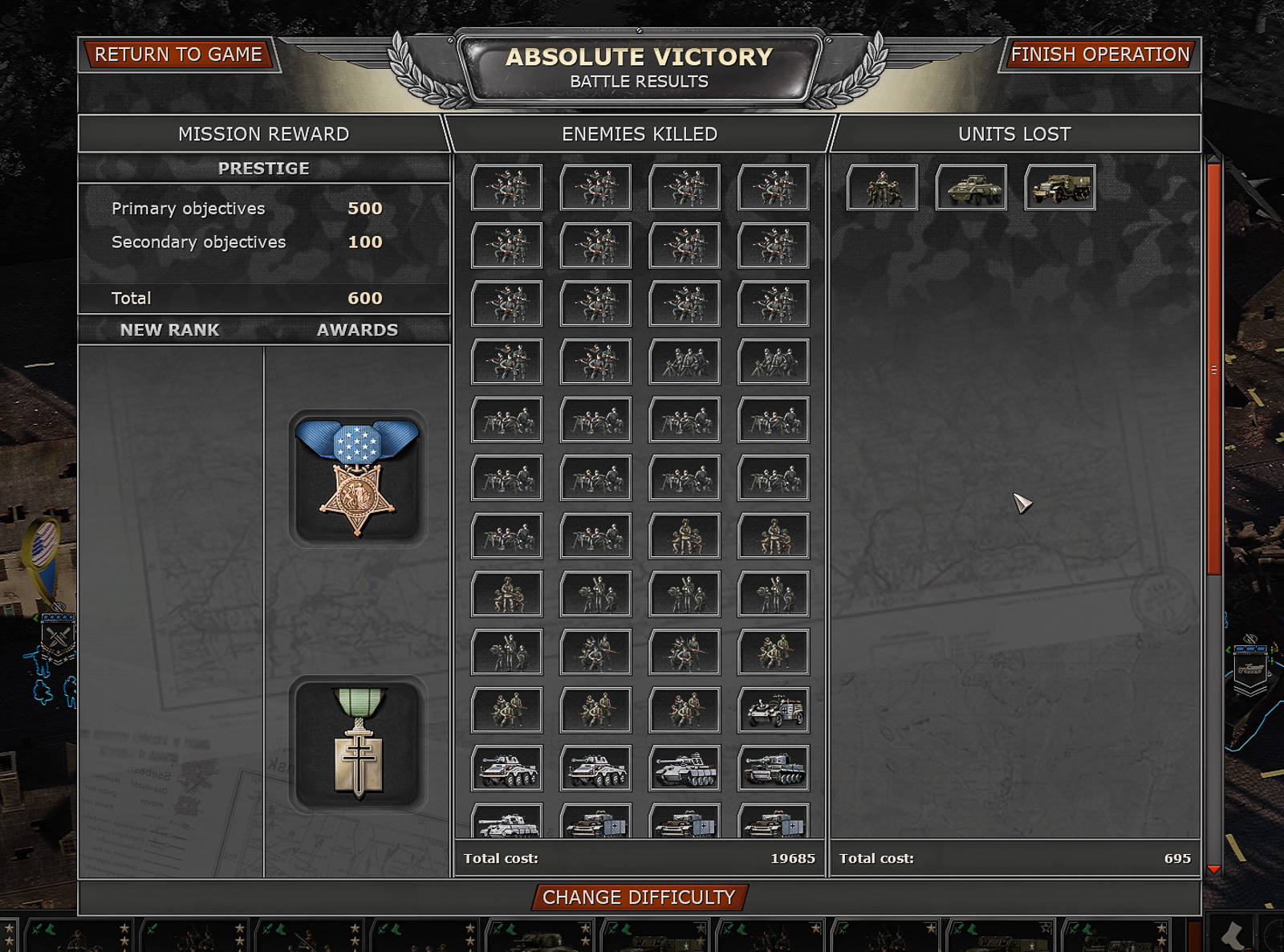Click the Finish Operation button
The width and height of the screenshot is (1284, 952).
pyautogui.click(x=1100, y=55)
